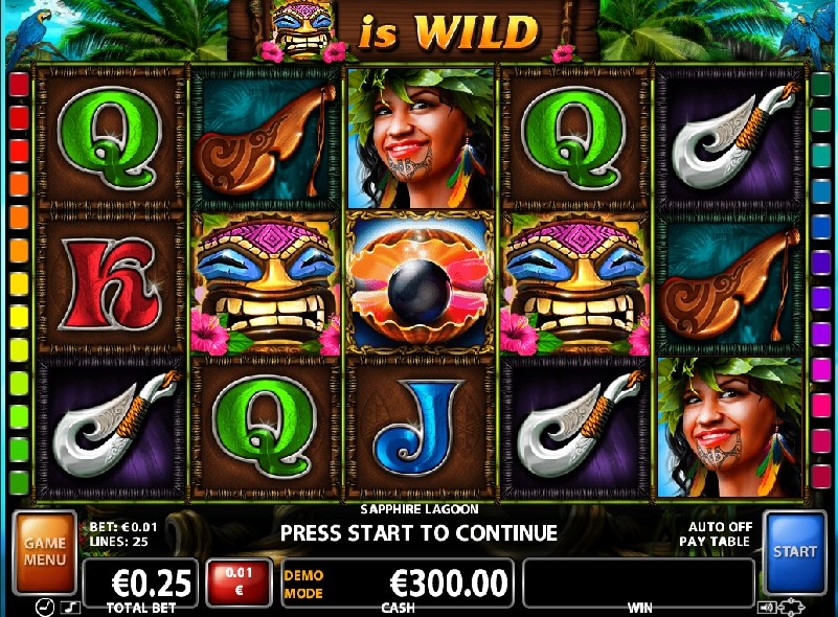838x617 pixels.
Task: Click the clock icon
Action: click(x=45, y=606)
